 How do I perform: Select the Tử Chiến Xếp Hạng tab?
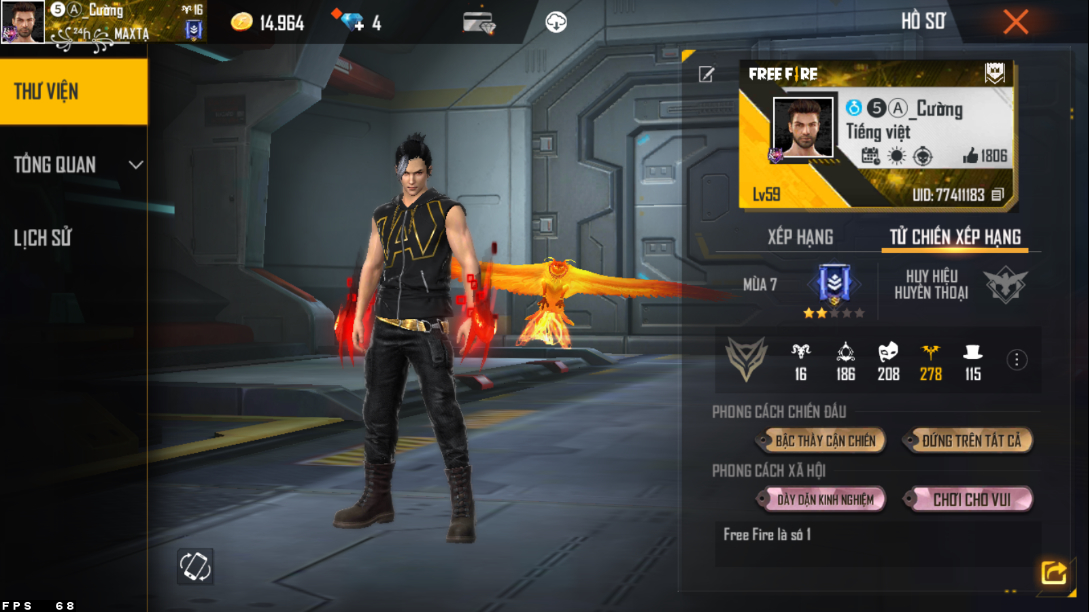(955, 237)
